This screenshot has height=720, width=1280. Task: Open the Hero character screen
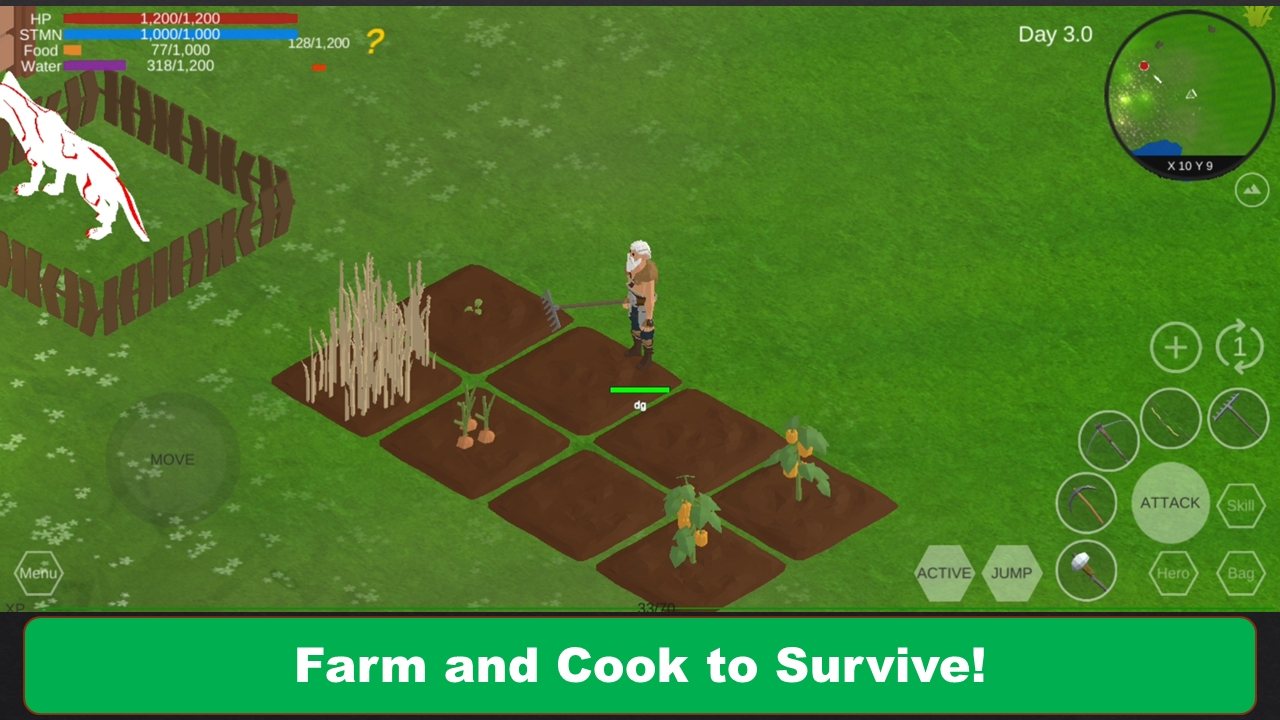click(1173, 573)
